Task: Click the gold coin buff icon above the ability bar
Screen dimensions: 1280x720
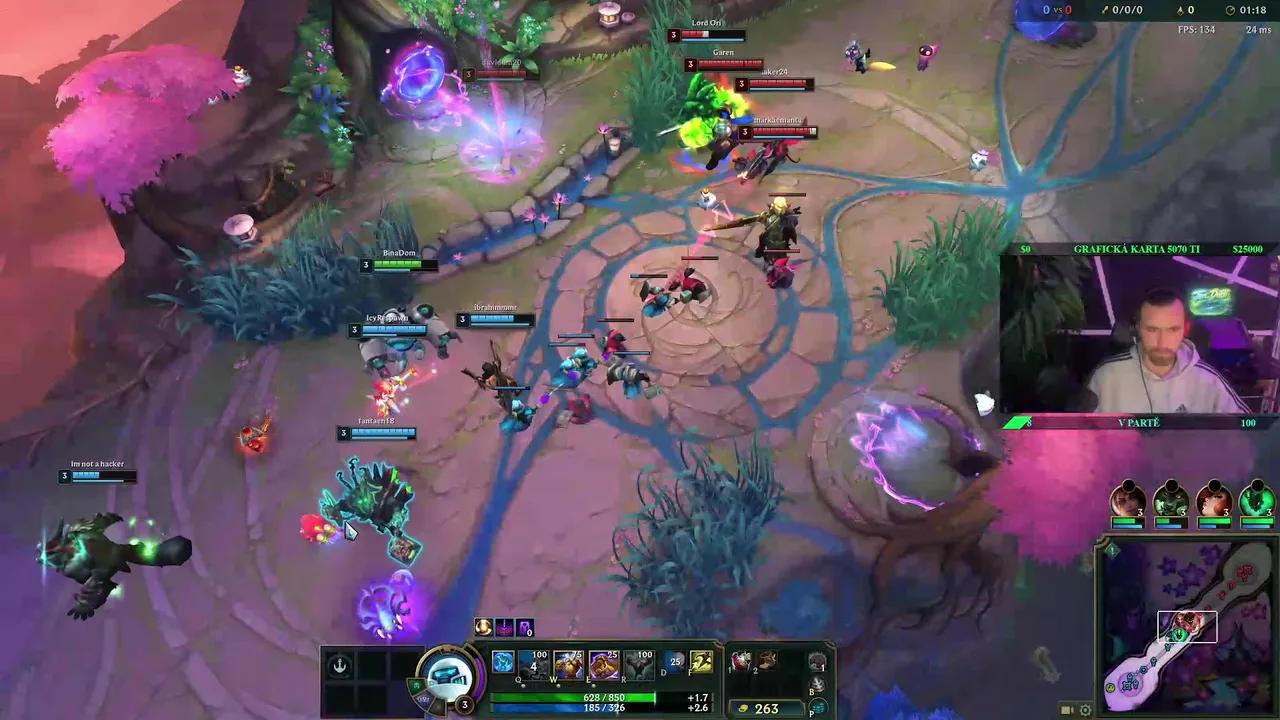Action: pos(484,627)
